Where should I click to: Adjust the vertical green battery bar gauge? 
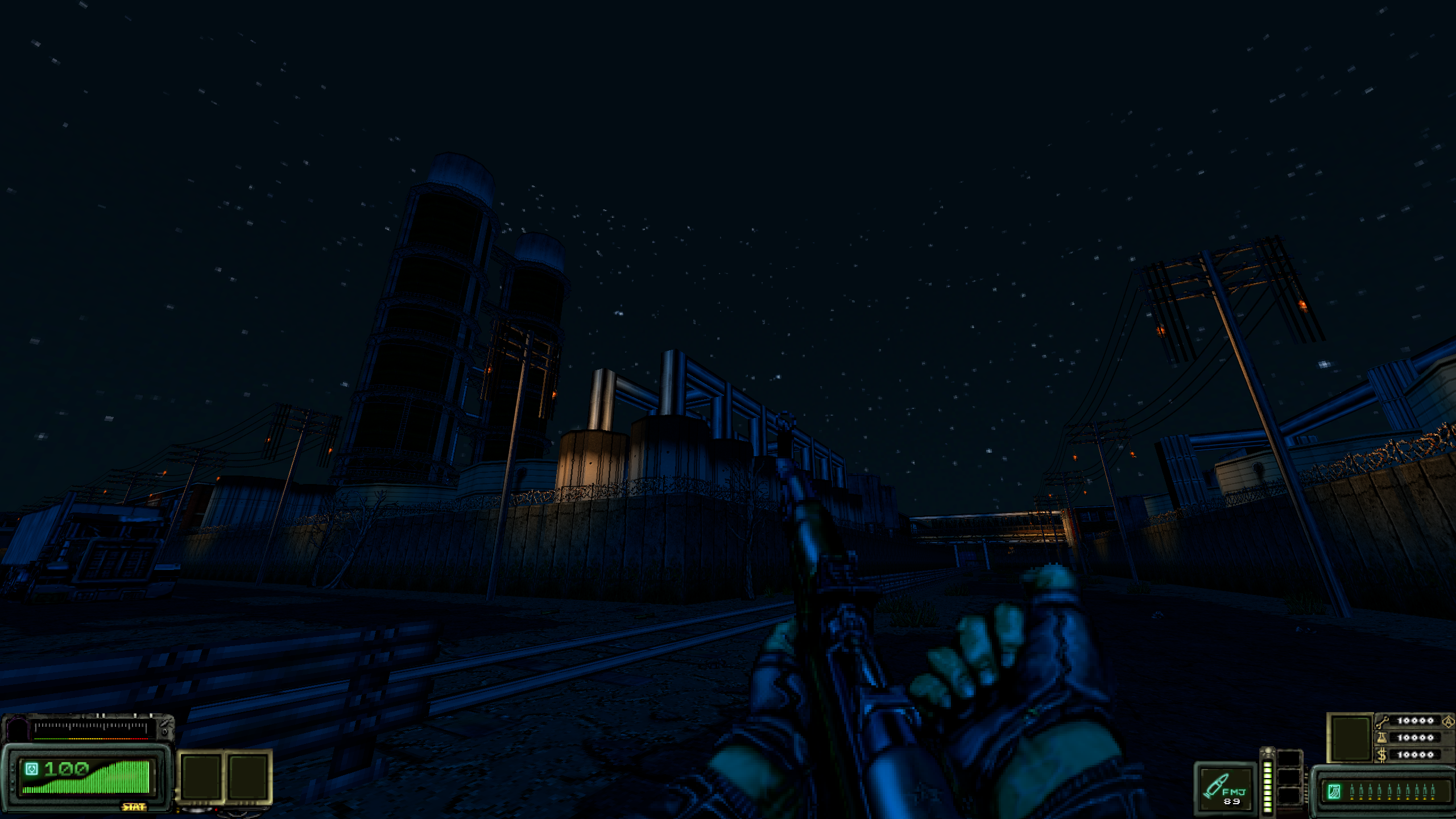[x=1268, y=788]
